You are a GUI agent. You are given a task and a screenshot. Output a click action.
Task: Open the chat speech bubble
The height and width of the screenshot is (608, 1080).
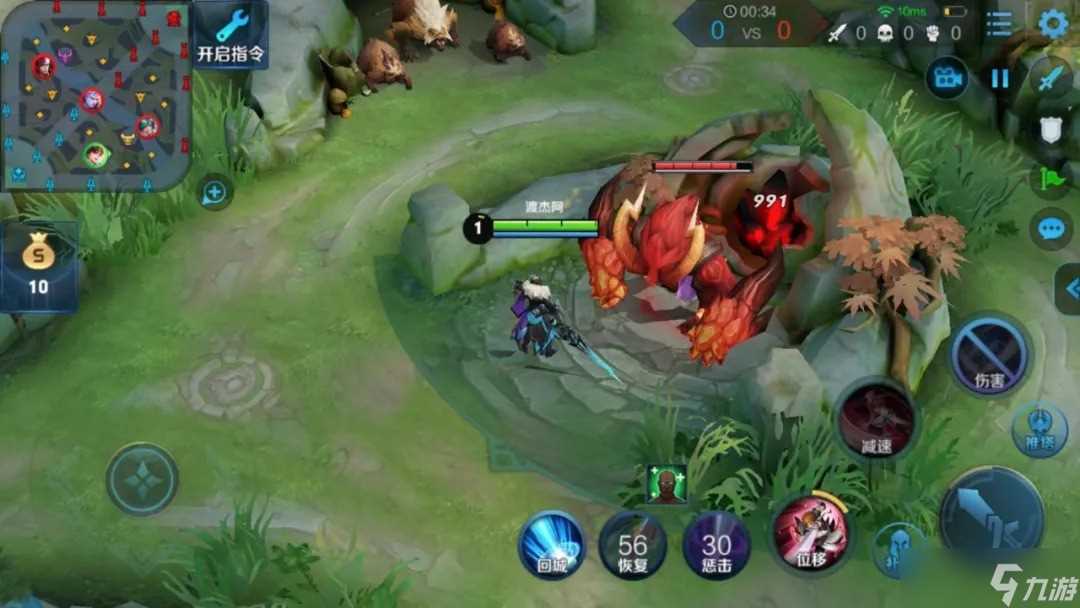tap(1051, 229)
